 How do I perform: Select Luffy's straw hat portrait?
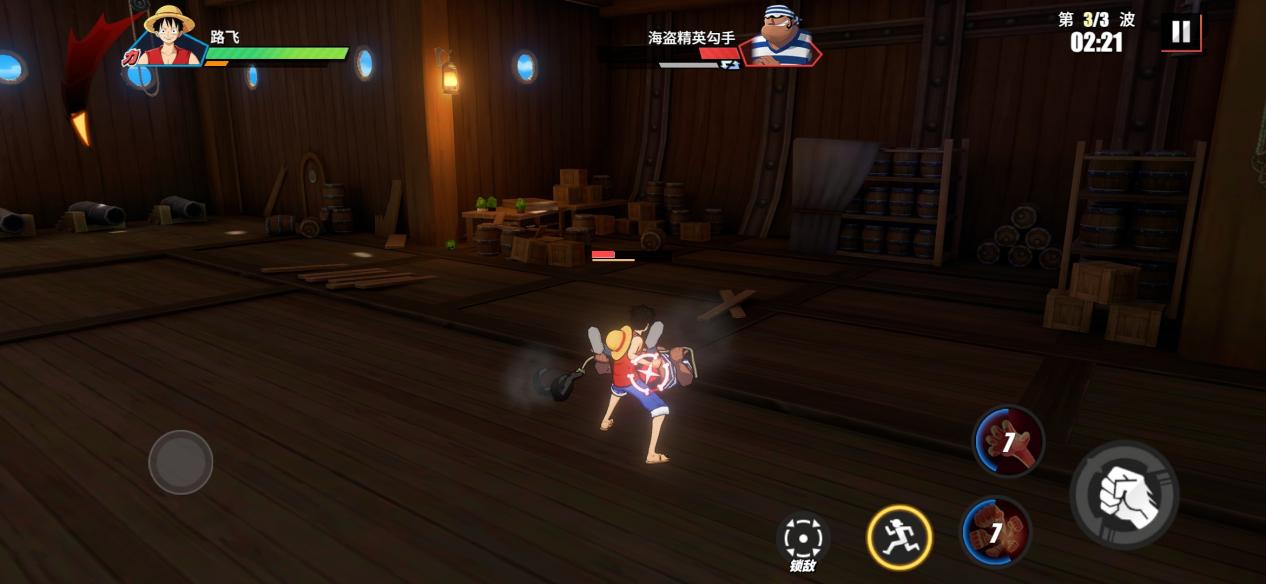(168, 35)
